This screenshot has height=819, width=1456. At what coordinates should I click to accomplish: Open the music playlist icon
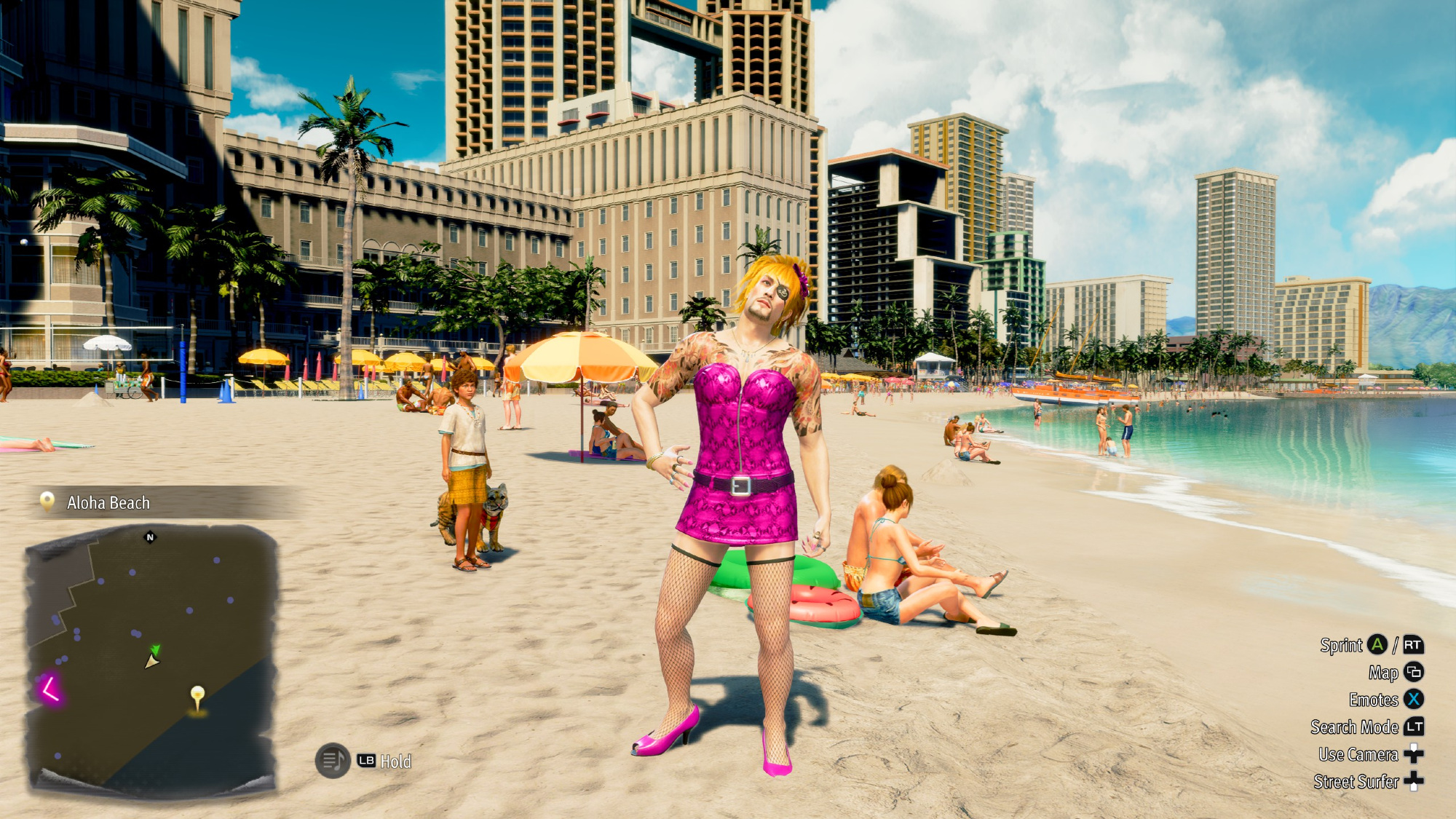333,761
